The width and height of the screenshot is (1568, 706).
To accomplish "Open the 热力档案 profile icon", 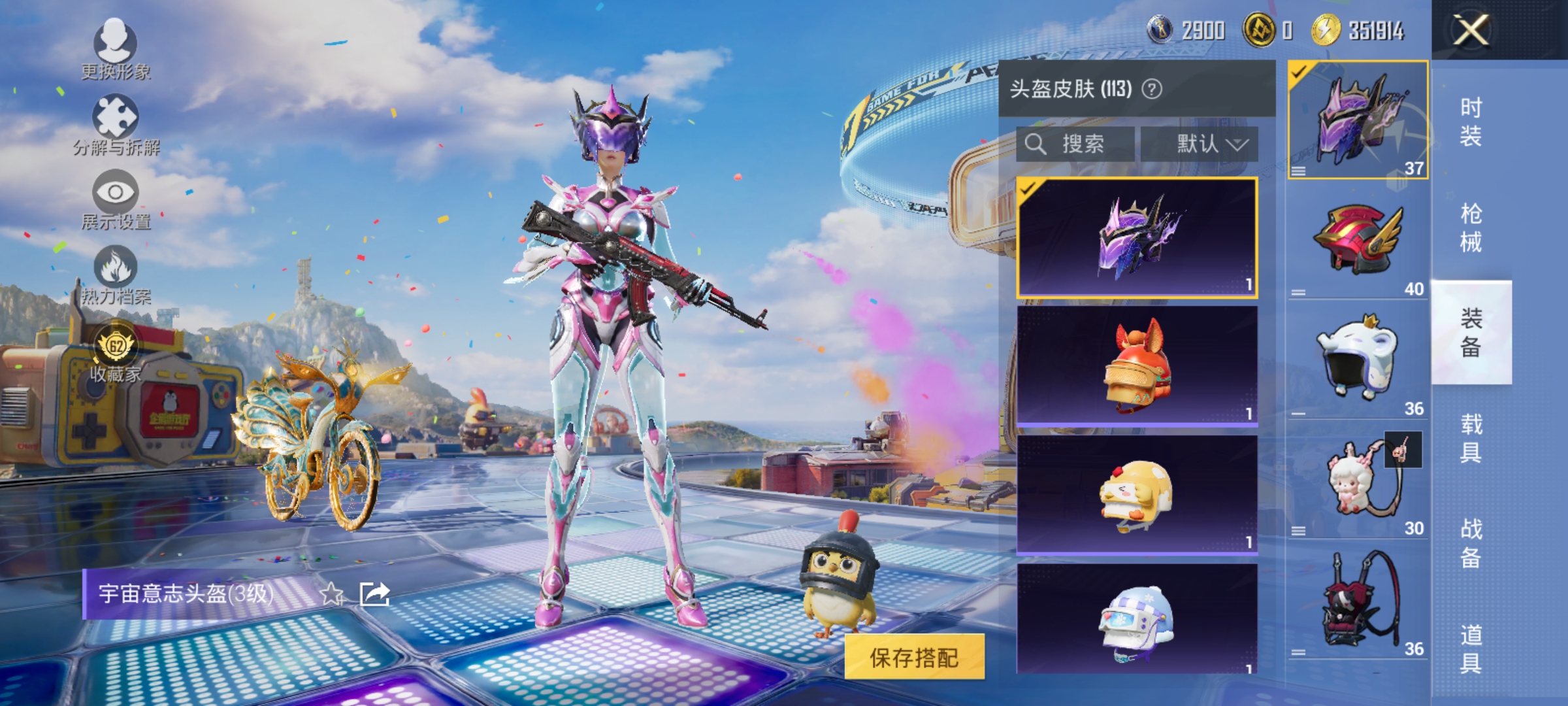I will (116, 267).
